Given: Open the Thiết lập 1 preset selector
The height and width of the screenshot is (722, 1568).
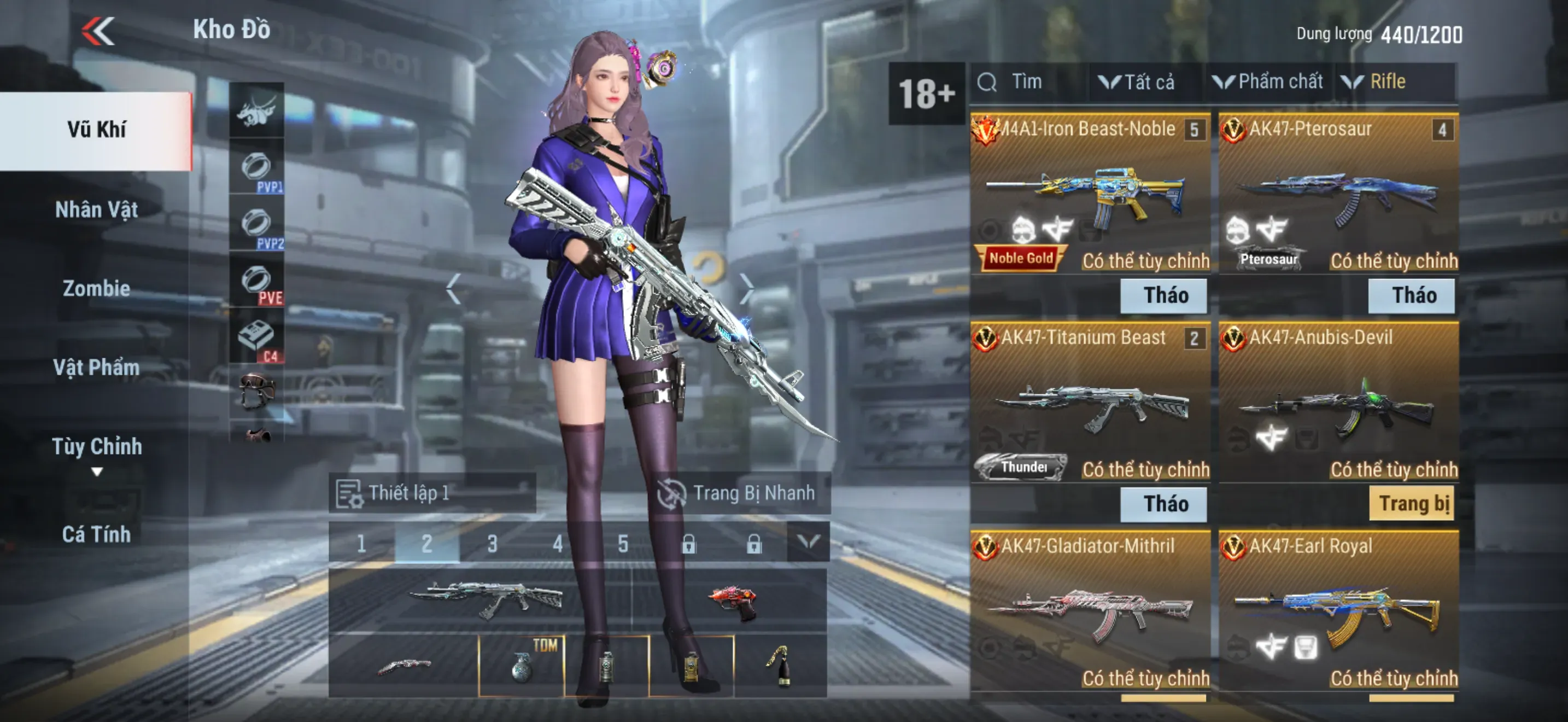Looking at the screenshot, I should coord(432,493).
